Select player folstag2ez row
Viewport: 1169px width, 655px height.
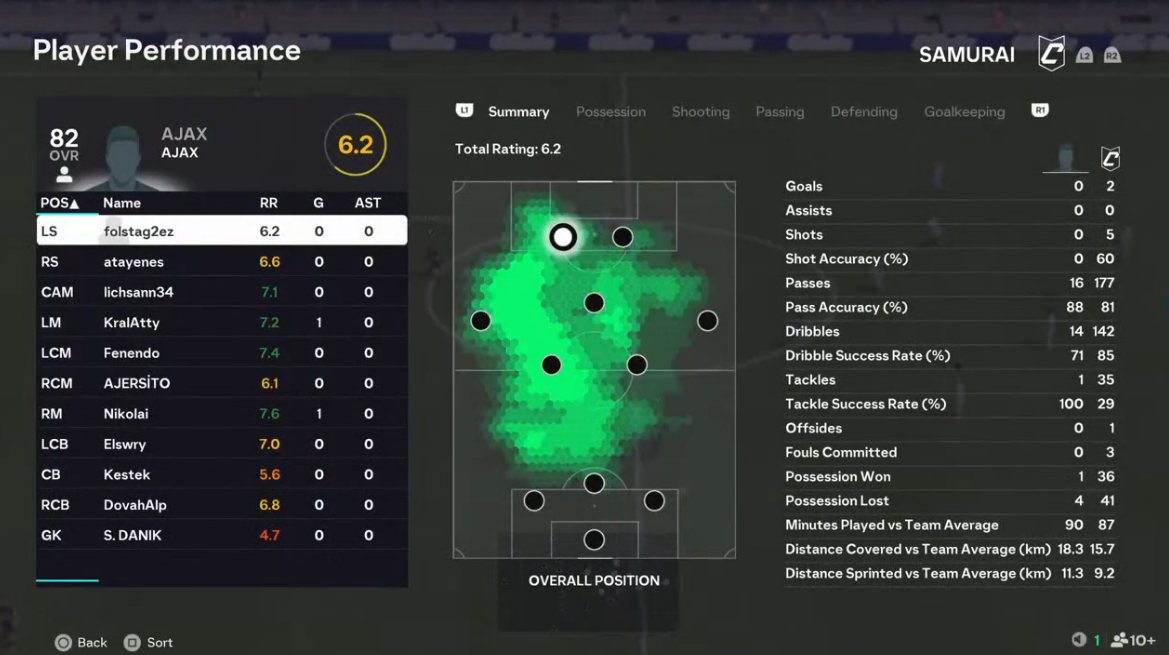point(221,231)
